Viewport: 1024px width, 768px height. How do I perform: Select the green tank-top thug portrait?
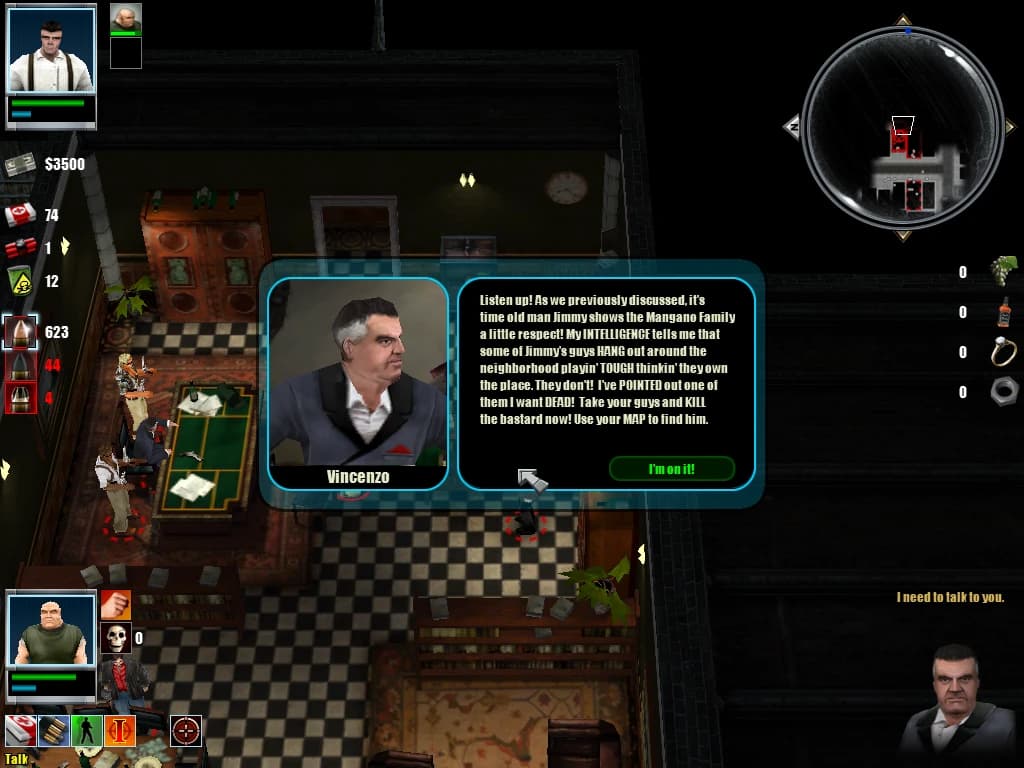[51, 630]
